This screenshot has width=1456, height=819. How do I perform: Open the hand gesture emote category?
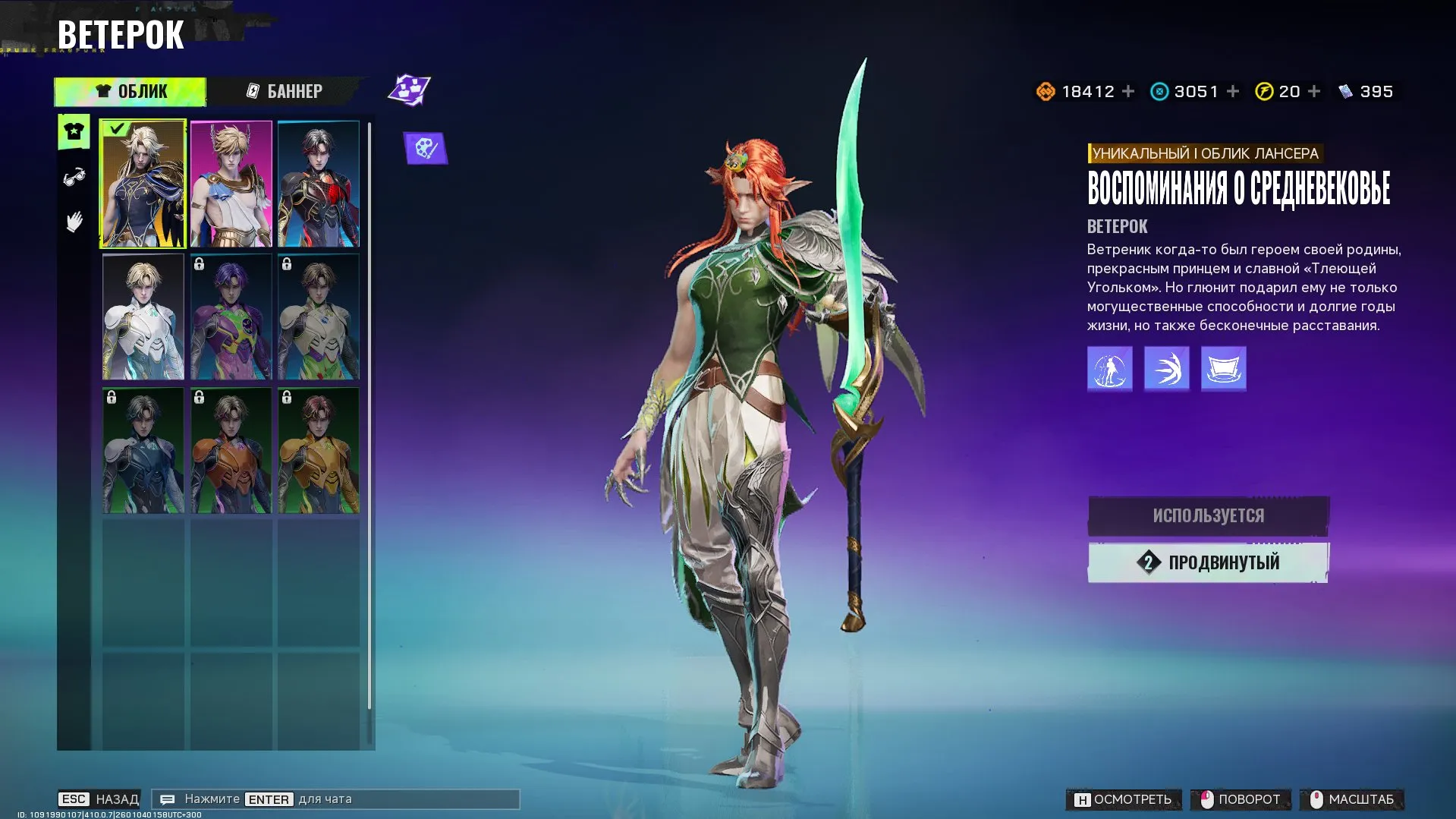pos(74,222)
